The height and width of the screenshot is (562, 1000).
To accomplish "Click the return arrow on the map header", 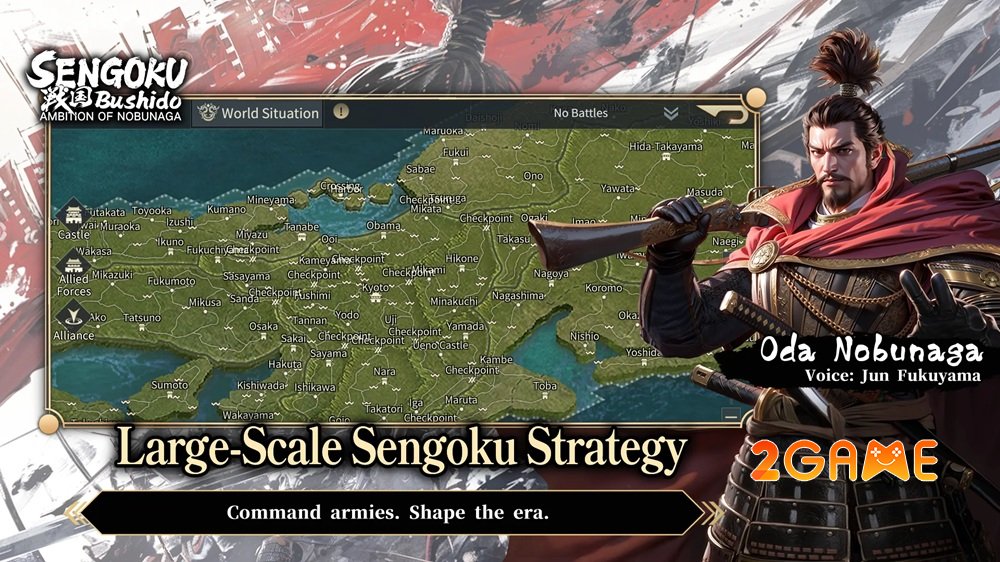I will pyautogui.click(x=721, y=113).
